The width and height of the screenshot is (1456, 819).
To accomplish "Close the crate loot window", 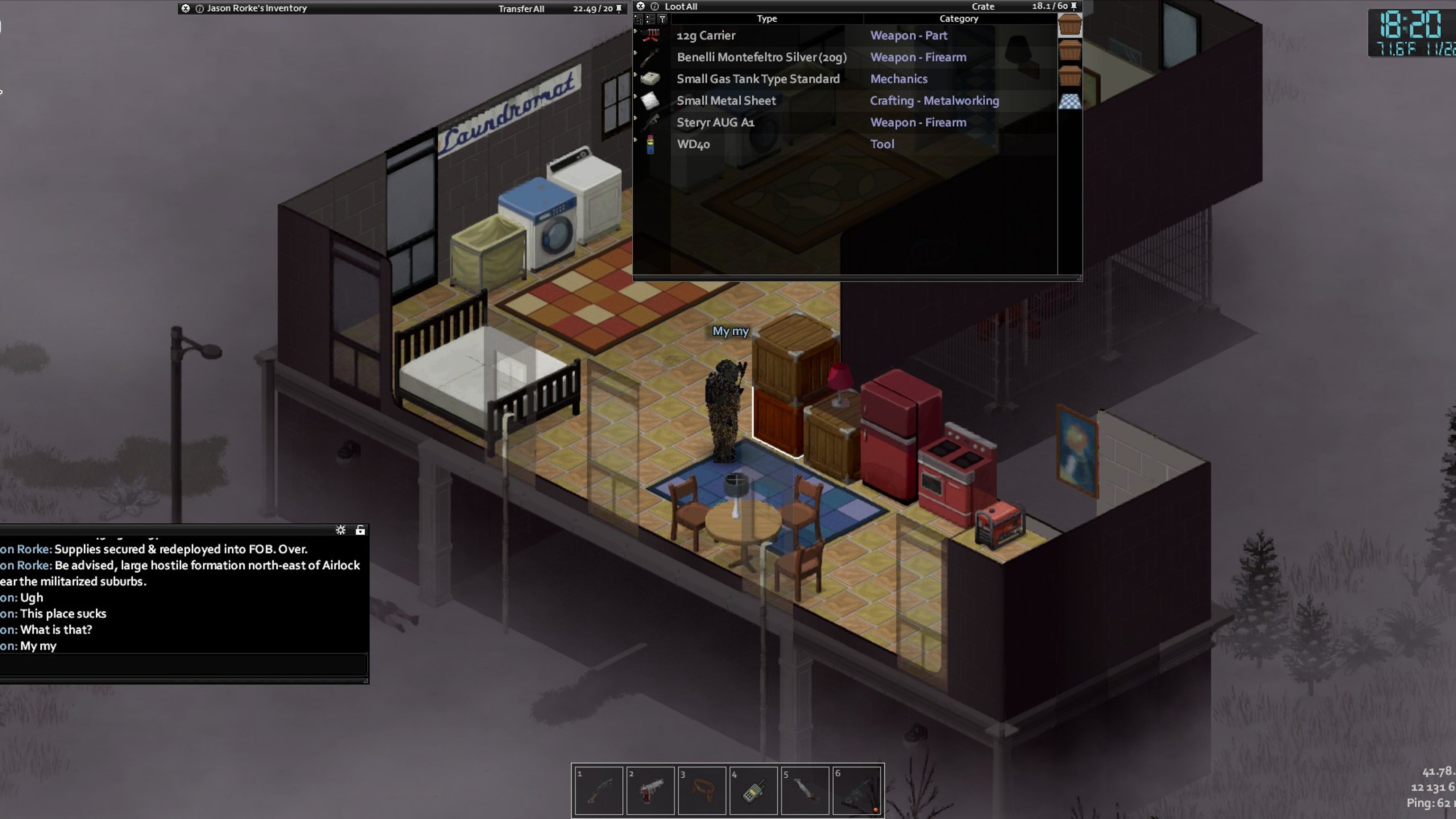I will tap(640, 6).
